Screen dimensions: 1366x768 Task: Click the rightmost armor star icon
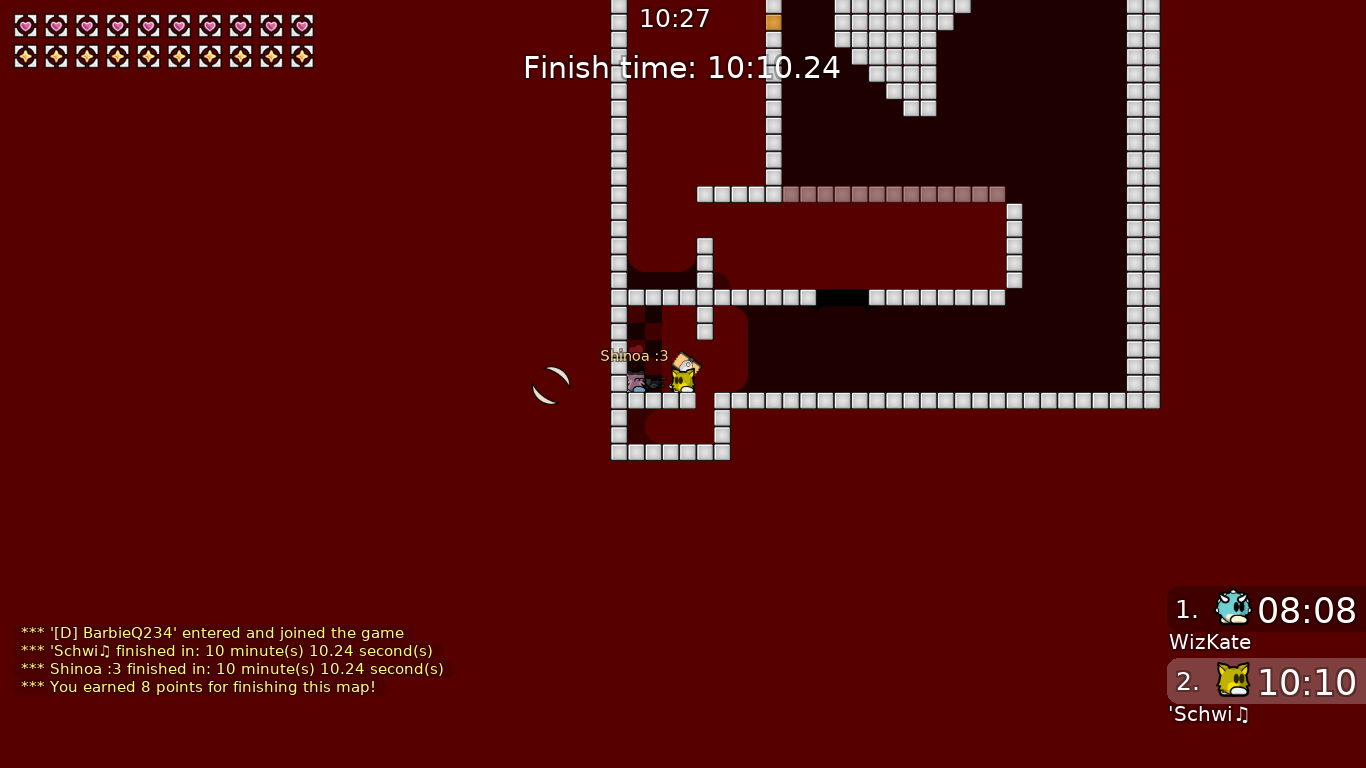[x=301, y=56]
